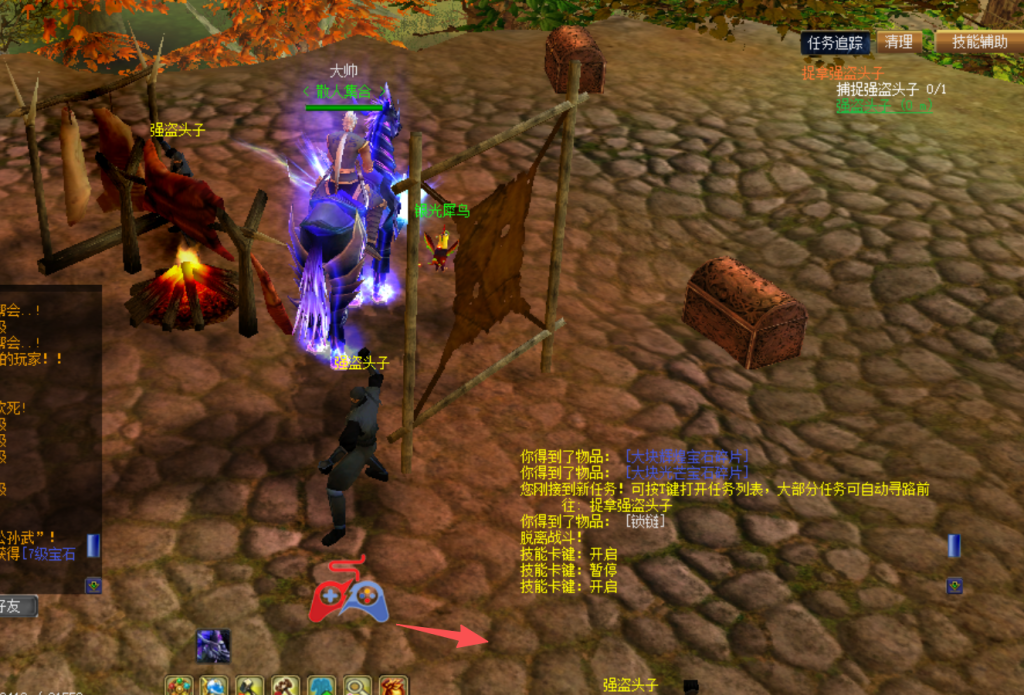The image size is (1024, 695).
Task: Click the red and blue gamepad overlay icon
Action: click(x=348, y=597)
